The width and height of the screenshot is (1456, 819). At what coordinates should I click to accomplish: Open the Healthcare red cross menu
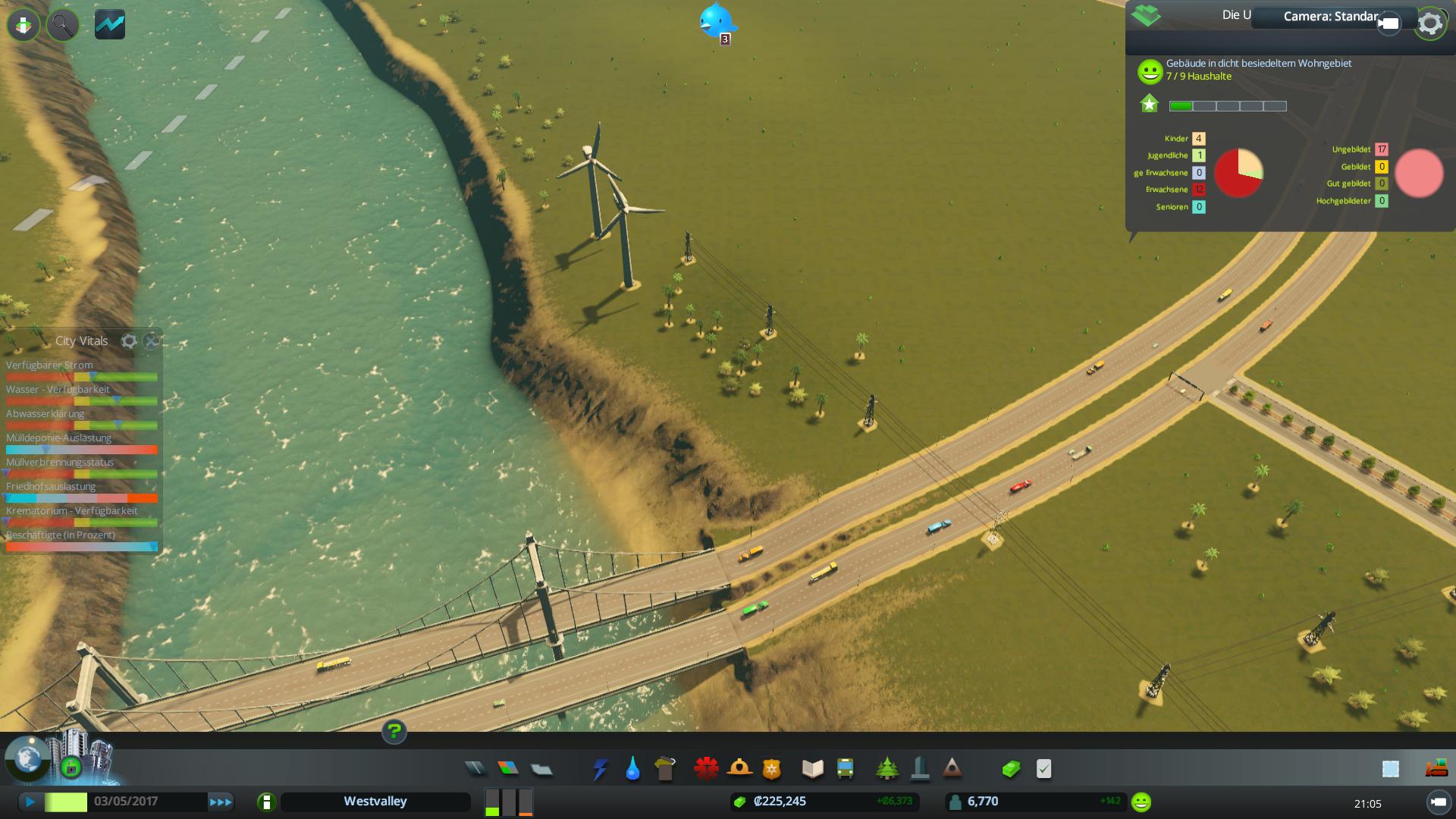(x=706, y=769)
